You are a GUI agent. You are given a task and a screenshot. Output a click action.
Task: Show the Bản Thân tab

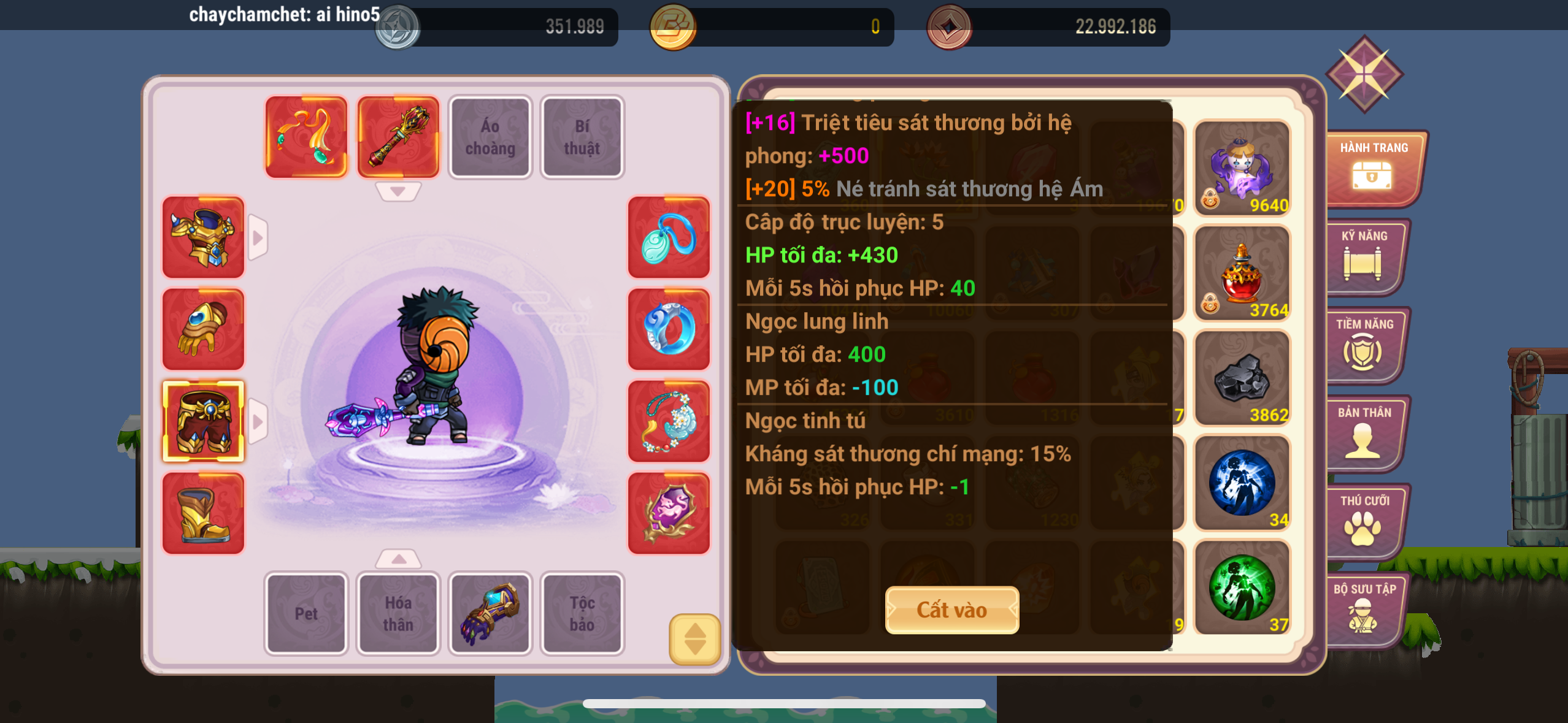[1364, 433]
